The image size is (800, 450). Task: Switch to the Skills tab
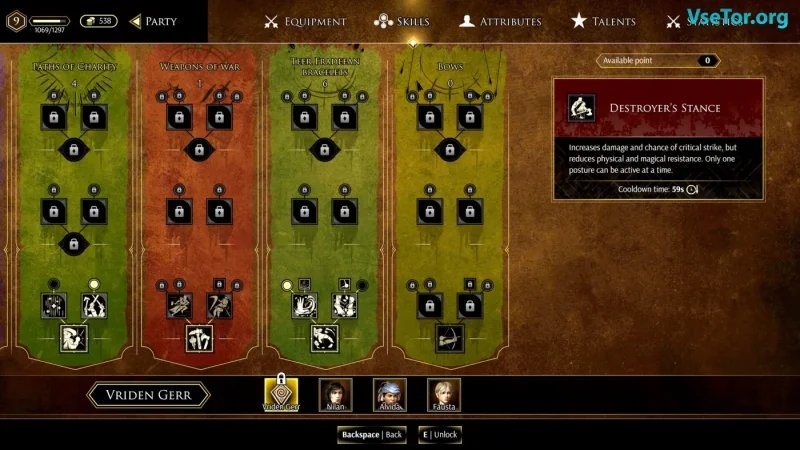click(x=401, y=21)
